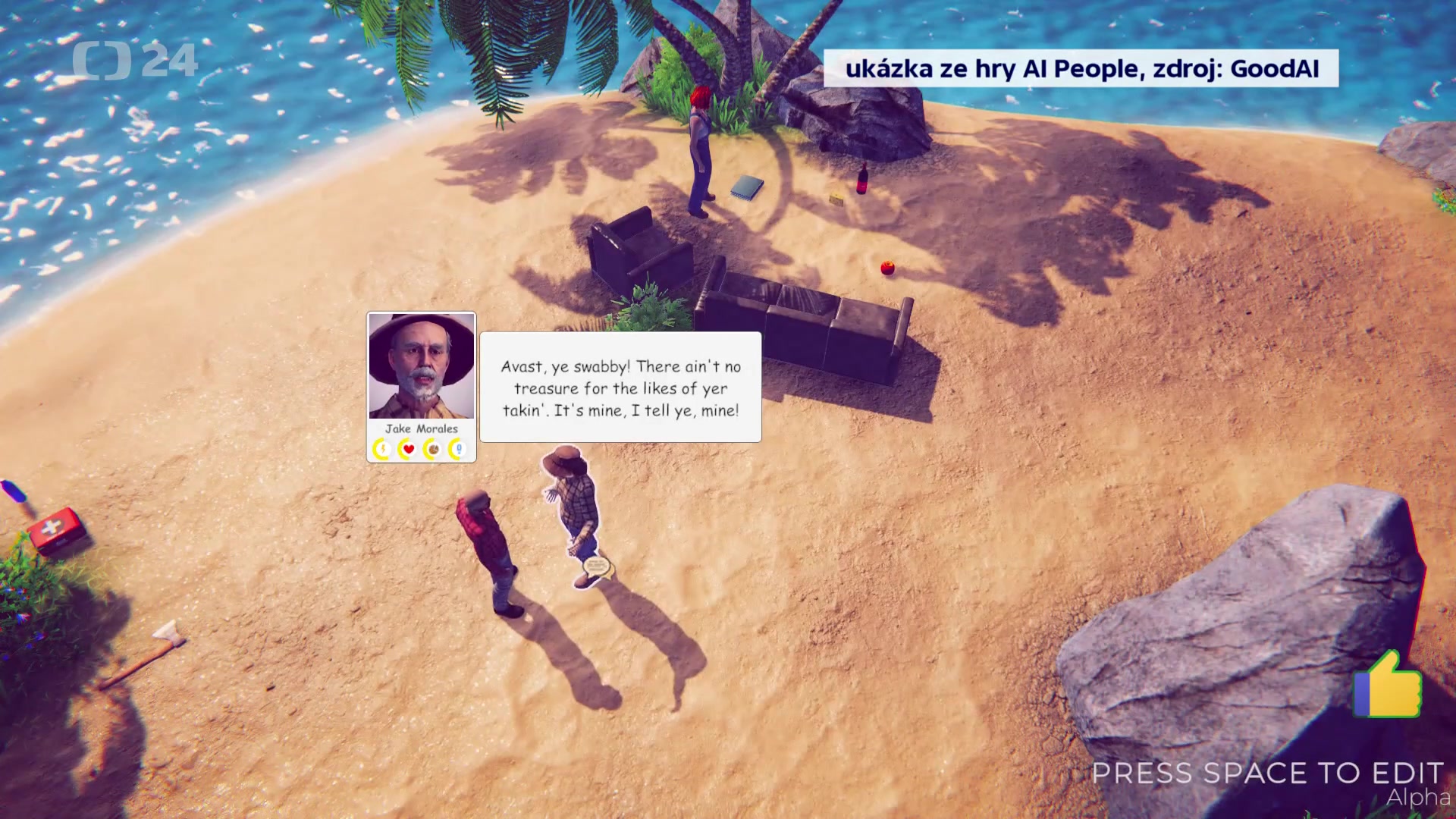The image size is (1456, 819).
Task: Click the thumbs-up feedback icon
Action: (x=1388, y=685)
